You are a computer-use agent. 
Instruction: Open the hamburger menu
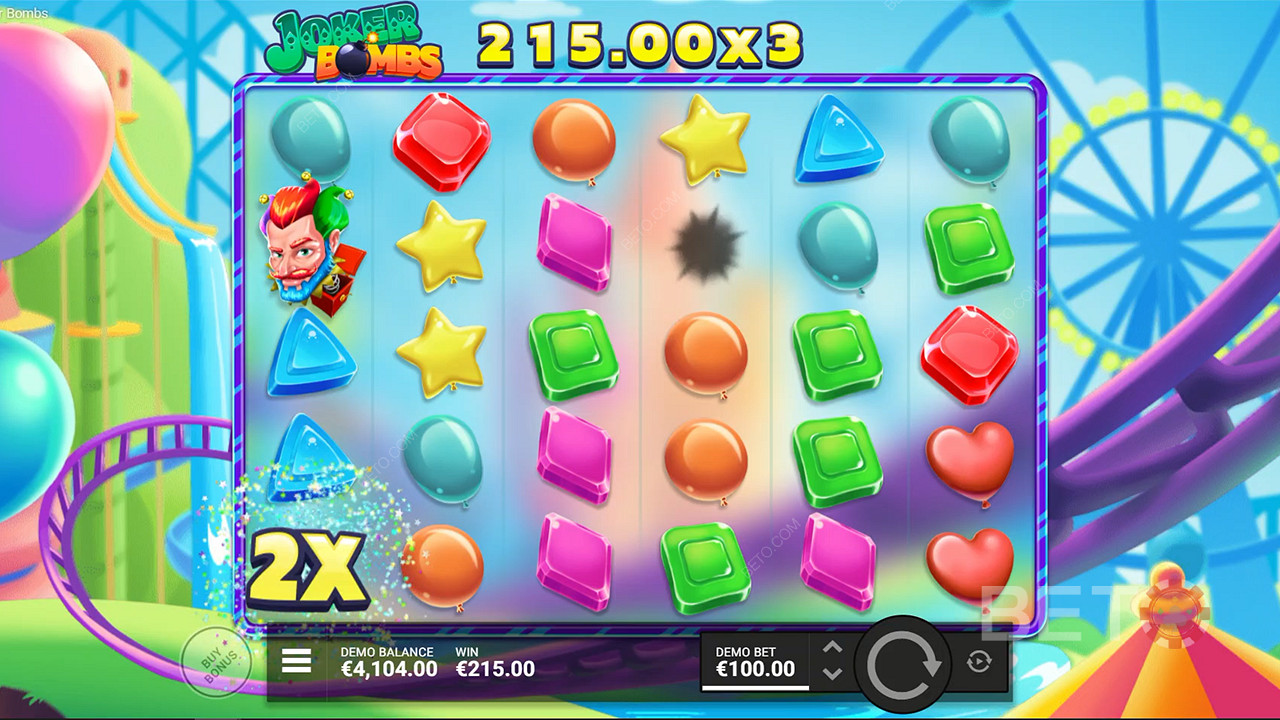click(296, 660)
